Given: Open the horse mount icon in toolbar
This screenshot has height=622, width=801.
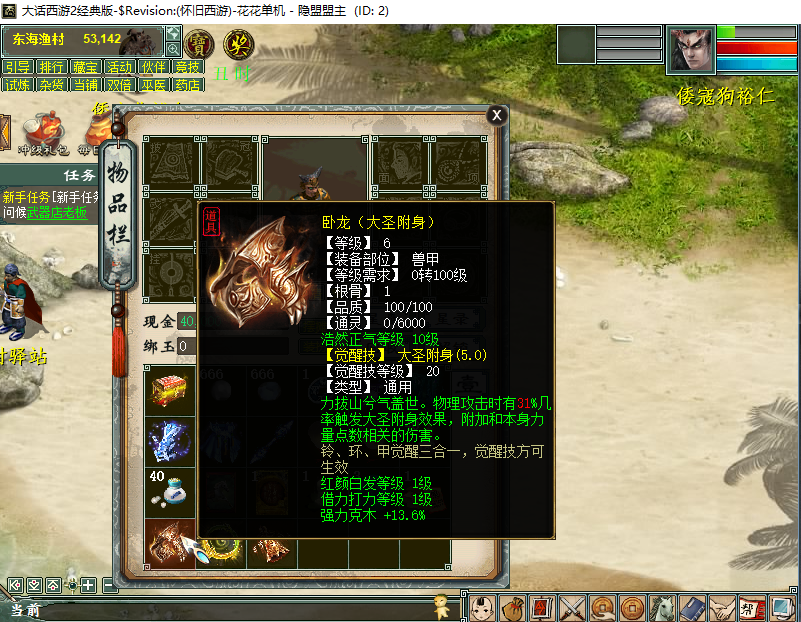Looking at the screenshot, I should point(662,606).
